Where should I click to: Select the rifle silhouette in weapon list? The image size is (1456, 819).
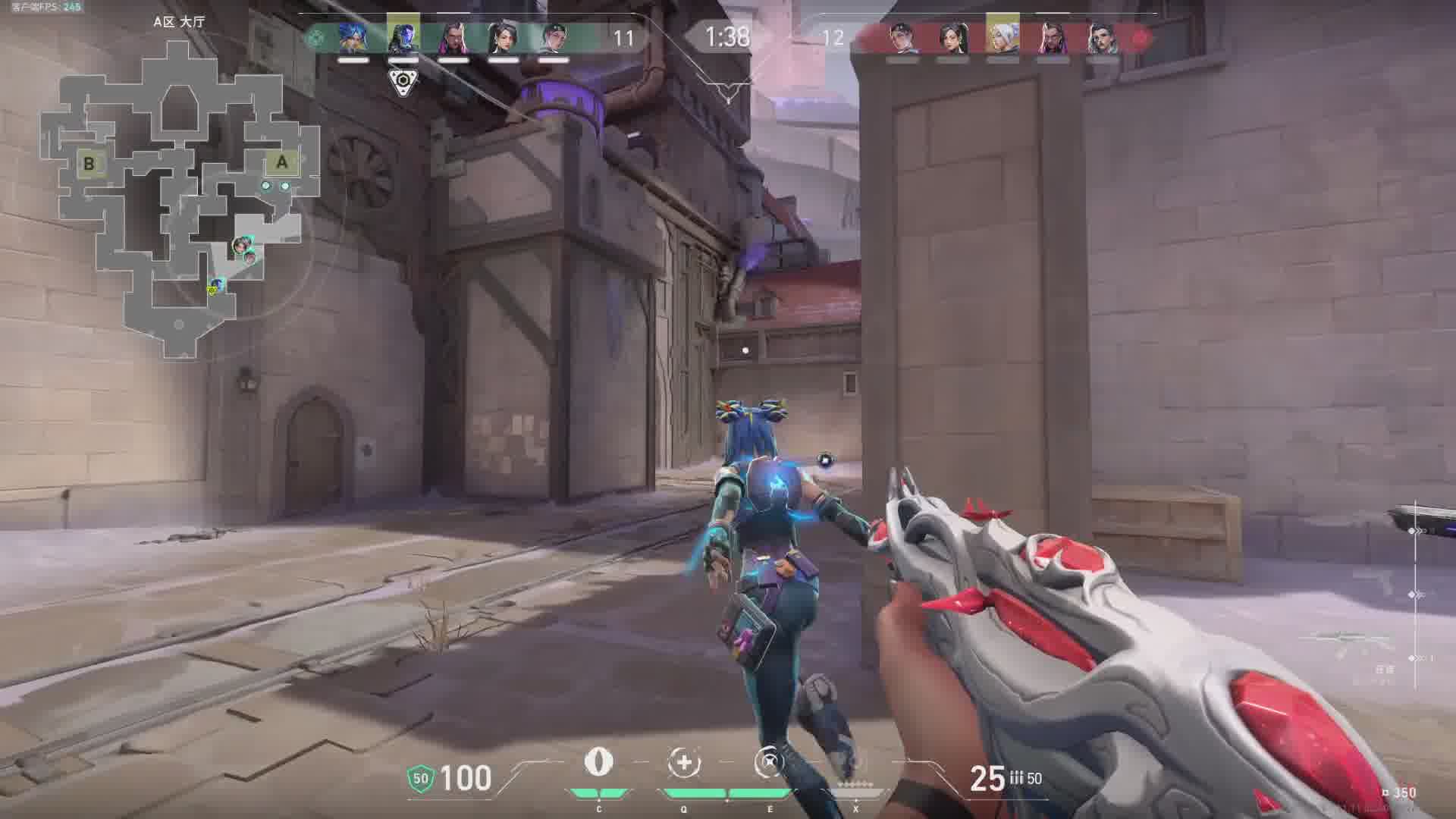[1357, 641]
